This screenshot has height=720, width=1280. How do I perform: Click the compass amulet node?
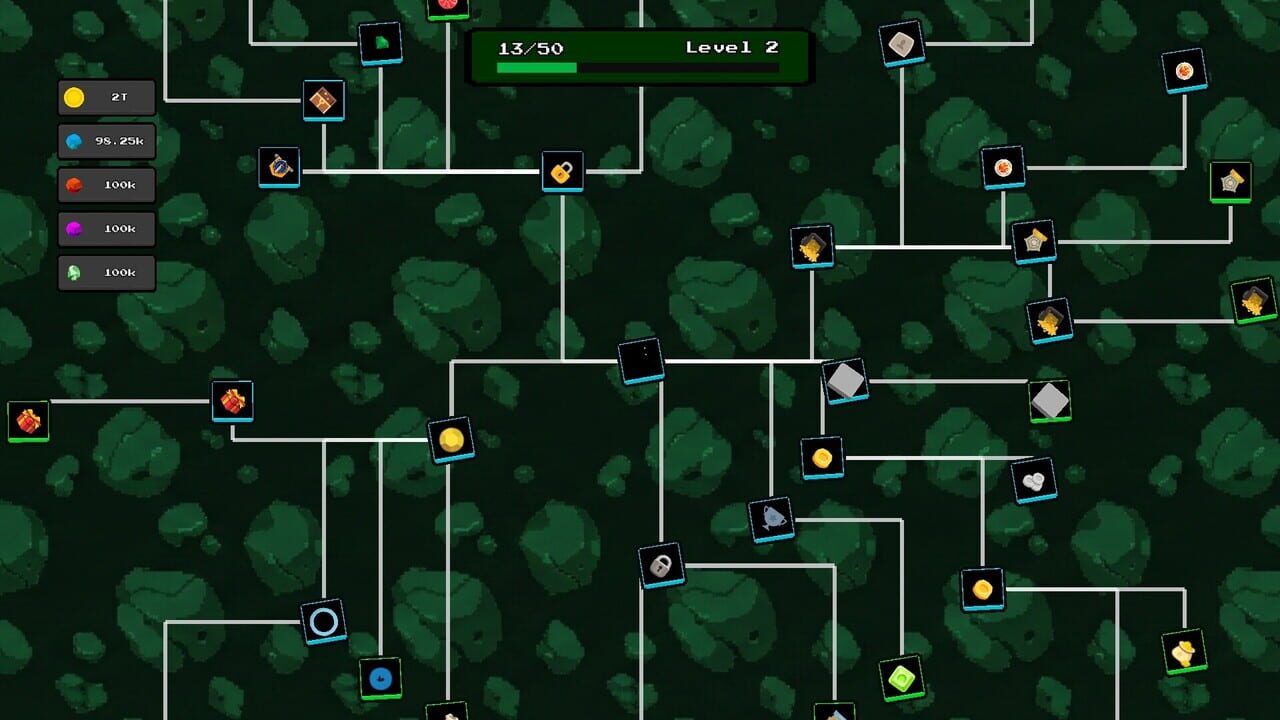(x=280, y=166)
